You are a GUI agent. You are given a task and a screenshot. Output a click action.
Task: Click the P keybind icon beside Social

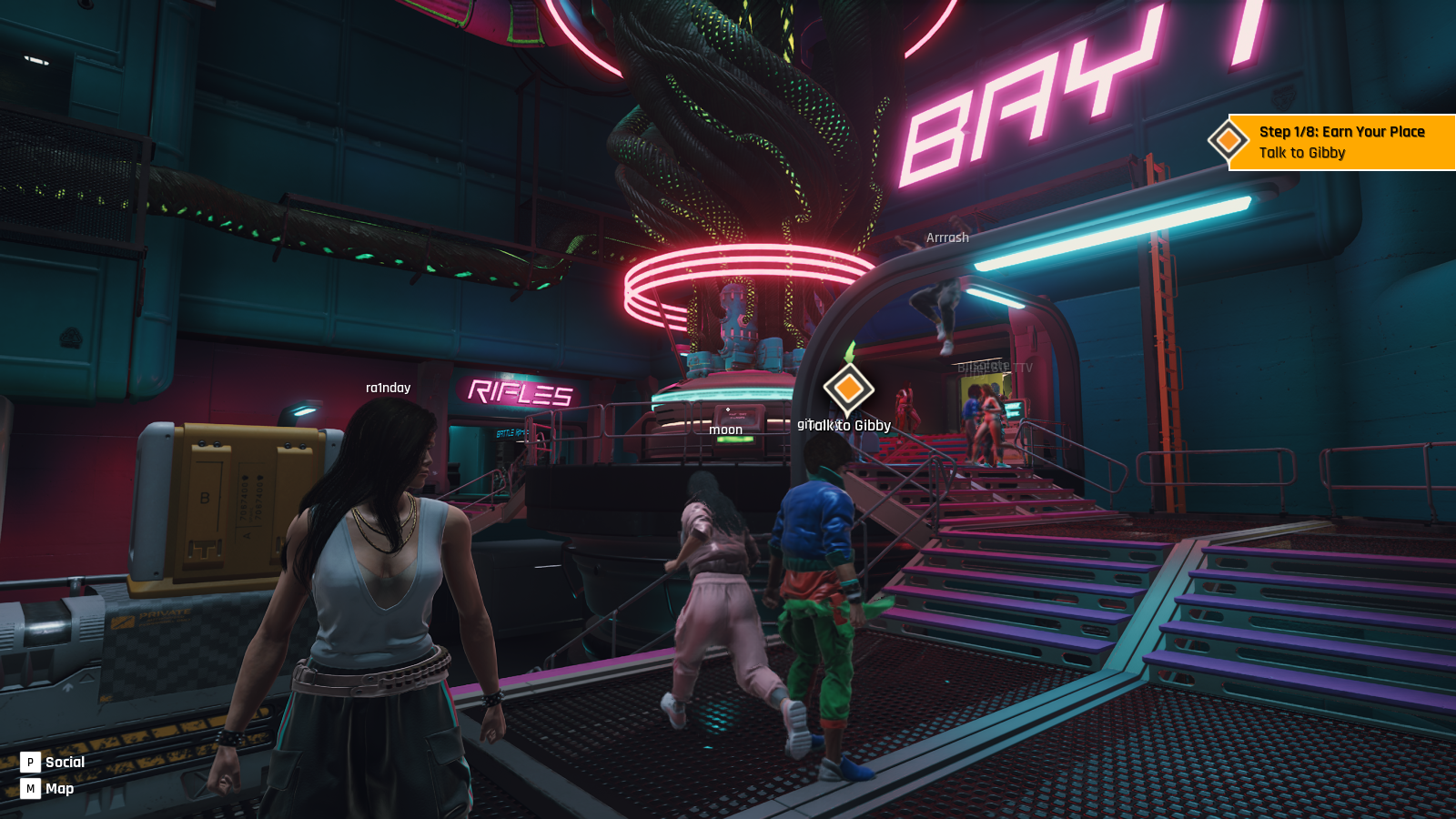click(32, 762)
